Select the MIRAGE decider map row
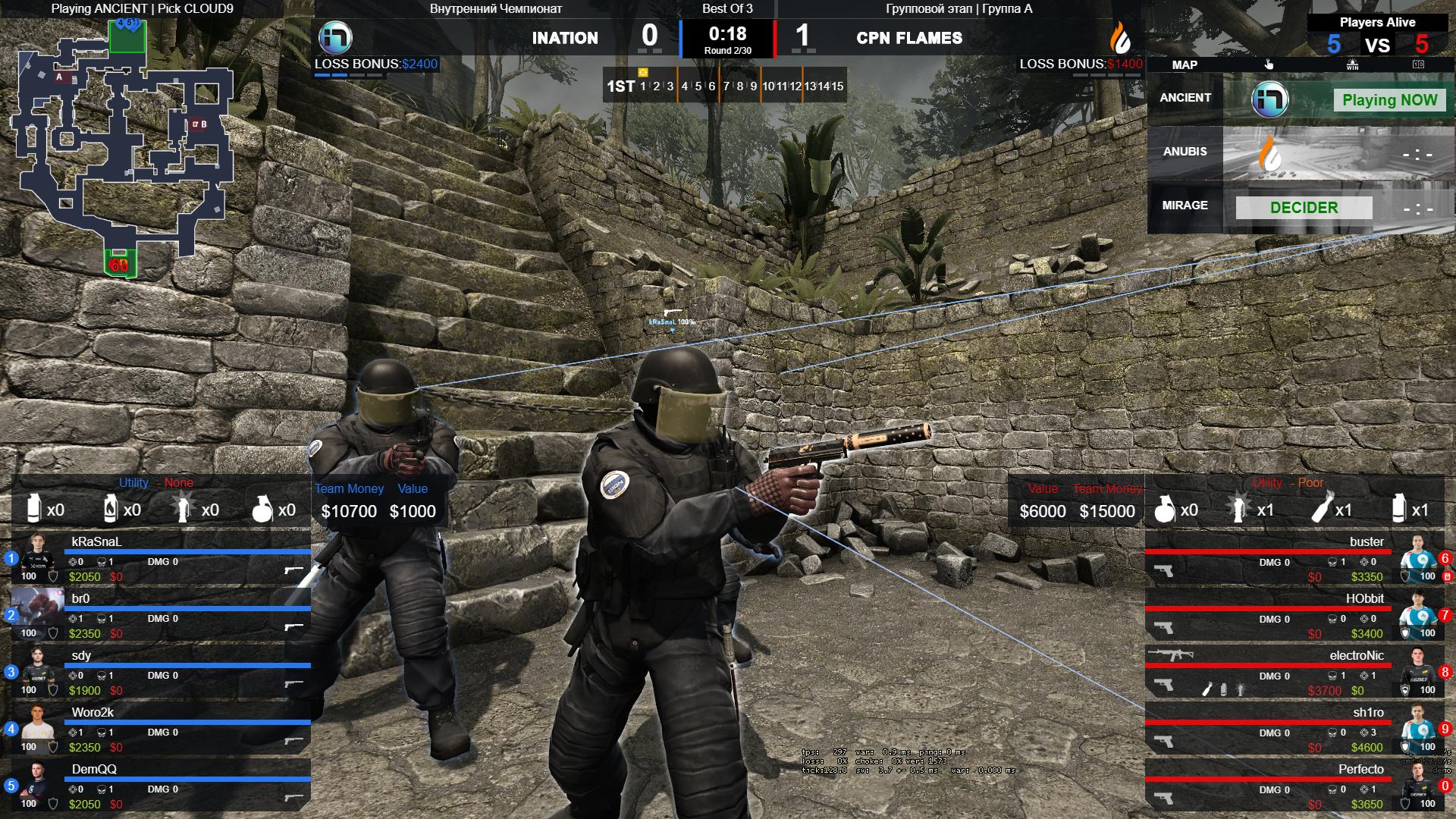 1301,206
